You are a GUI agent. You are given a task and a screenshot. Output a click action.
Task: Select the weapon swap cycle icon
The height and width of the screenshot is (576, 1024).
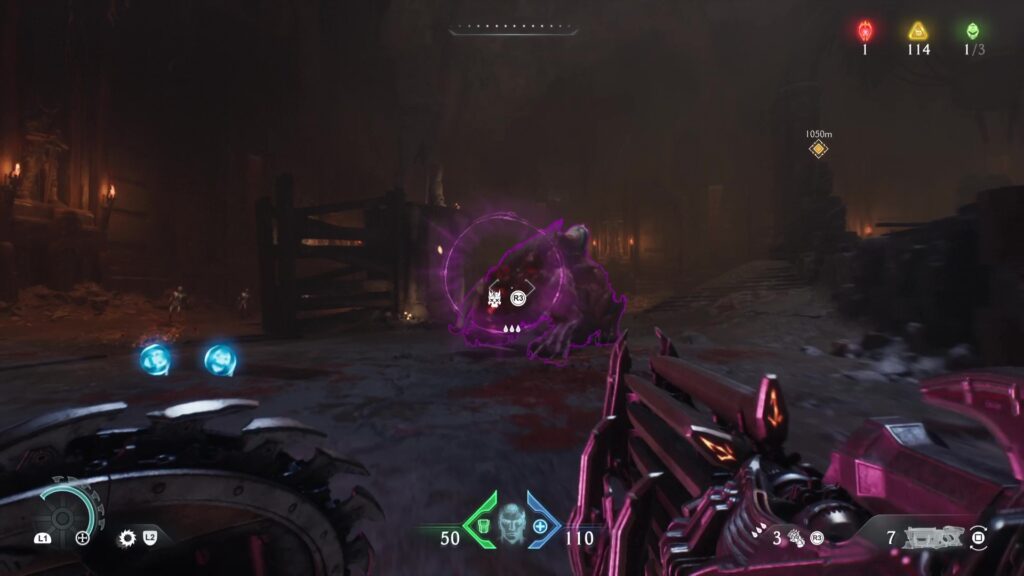click(978, 539)
